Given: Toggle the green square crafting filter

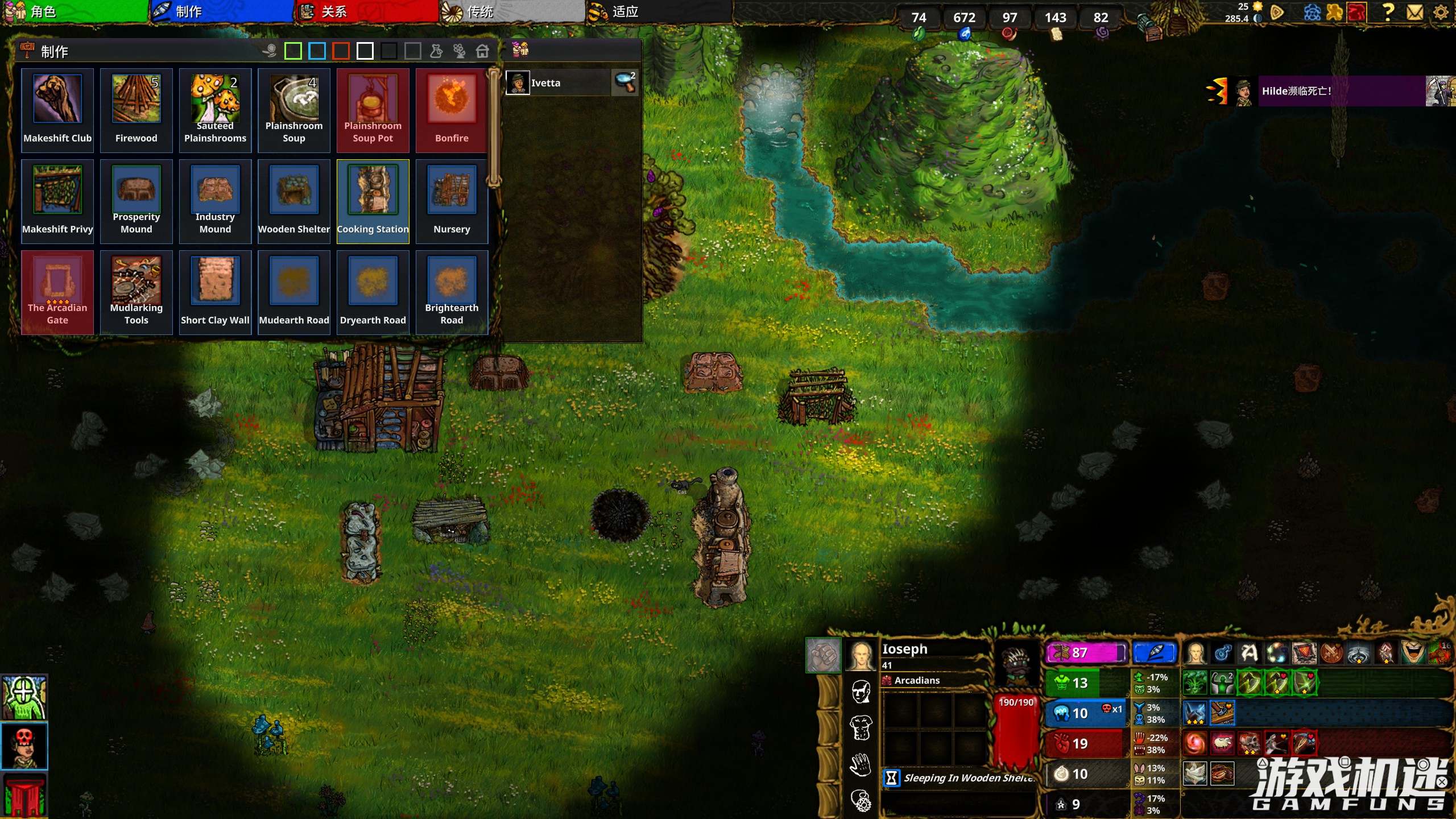Looking at the screenshot, I should pos(293,51).
